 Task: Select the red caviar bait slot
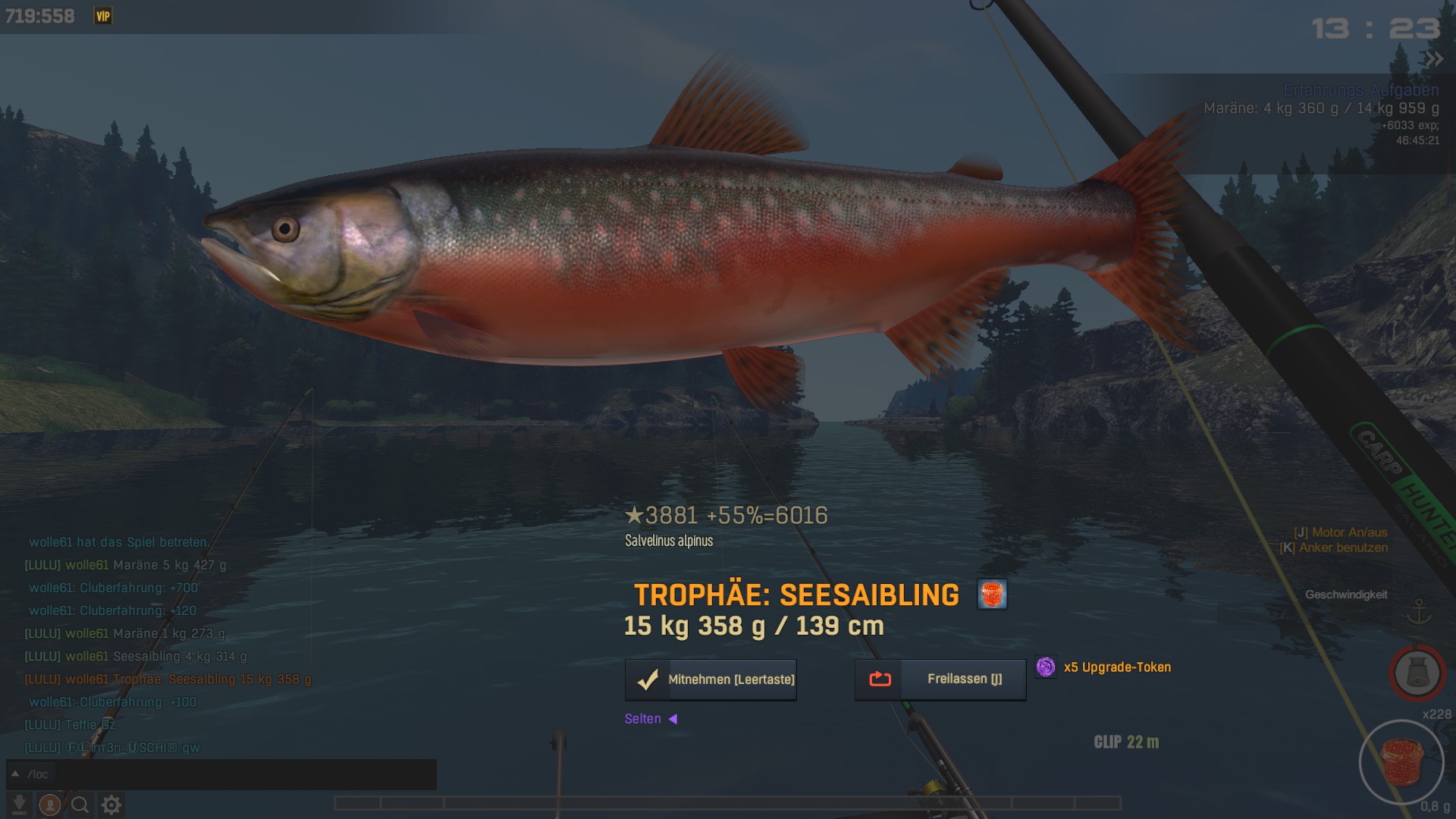tap(1401, 761)
